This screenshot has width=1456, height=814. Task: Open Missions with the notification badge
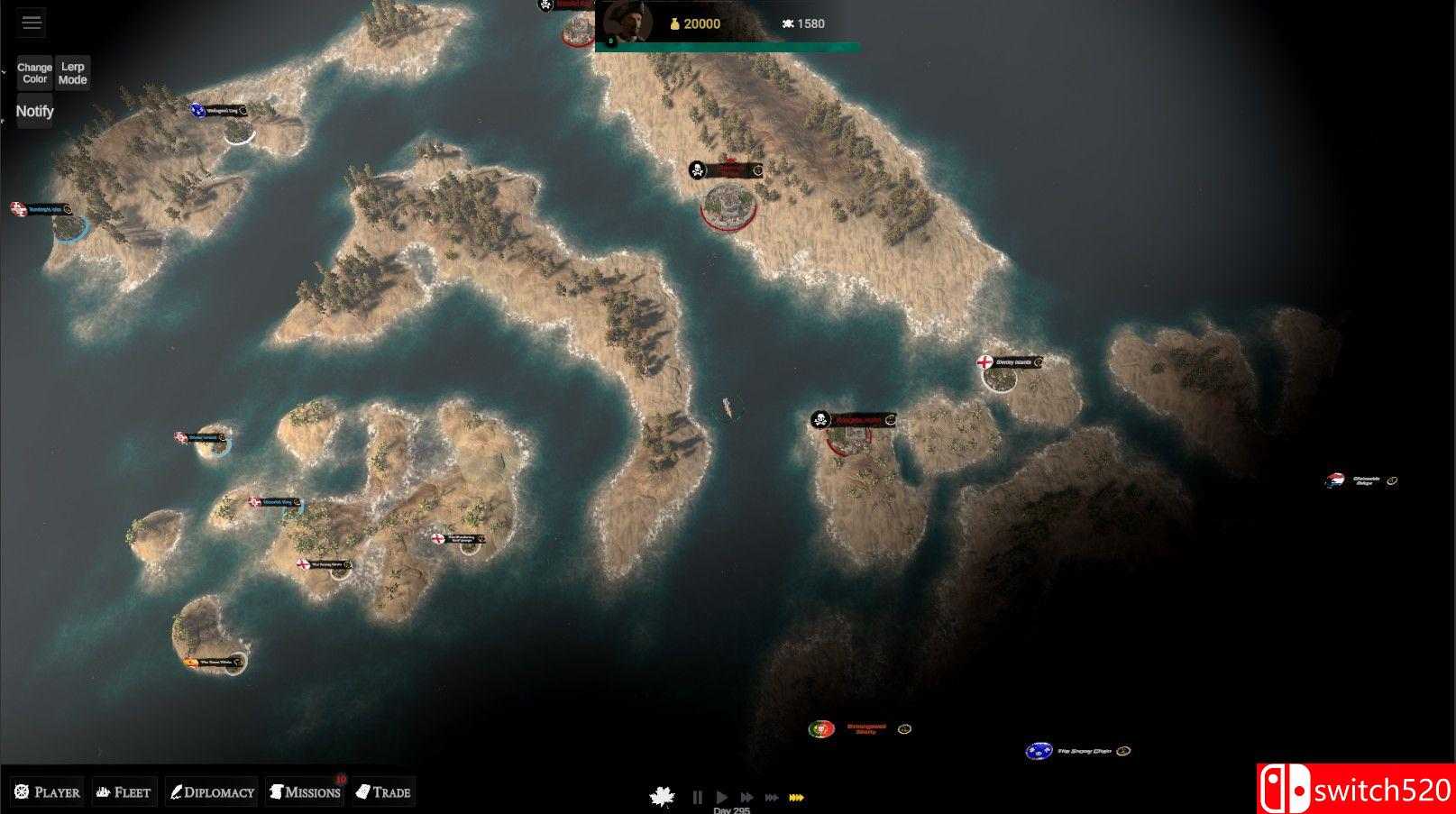pyautogui.click(x=304, y=791)
